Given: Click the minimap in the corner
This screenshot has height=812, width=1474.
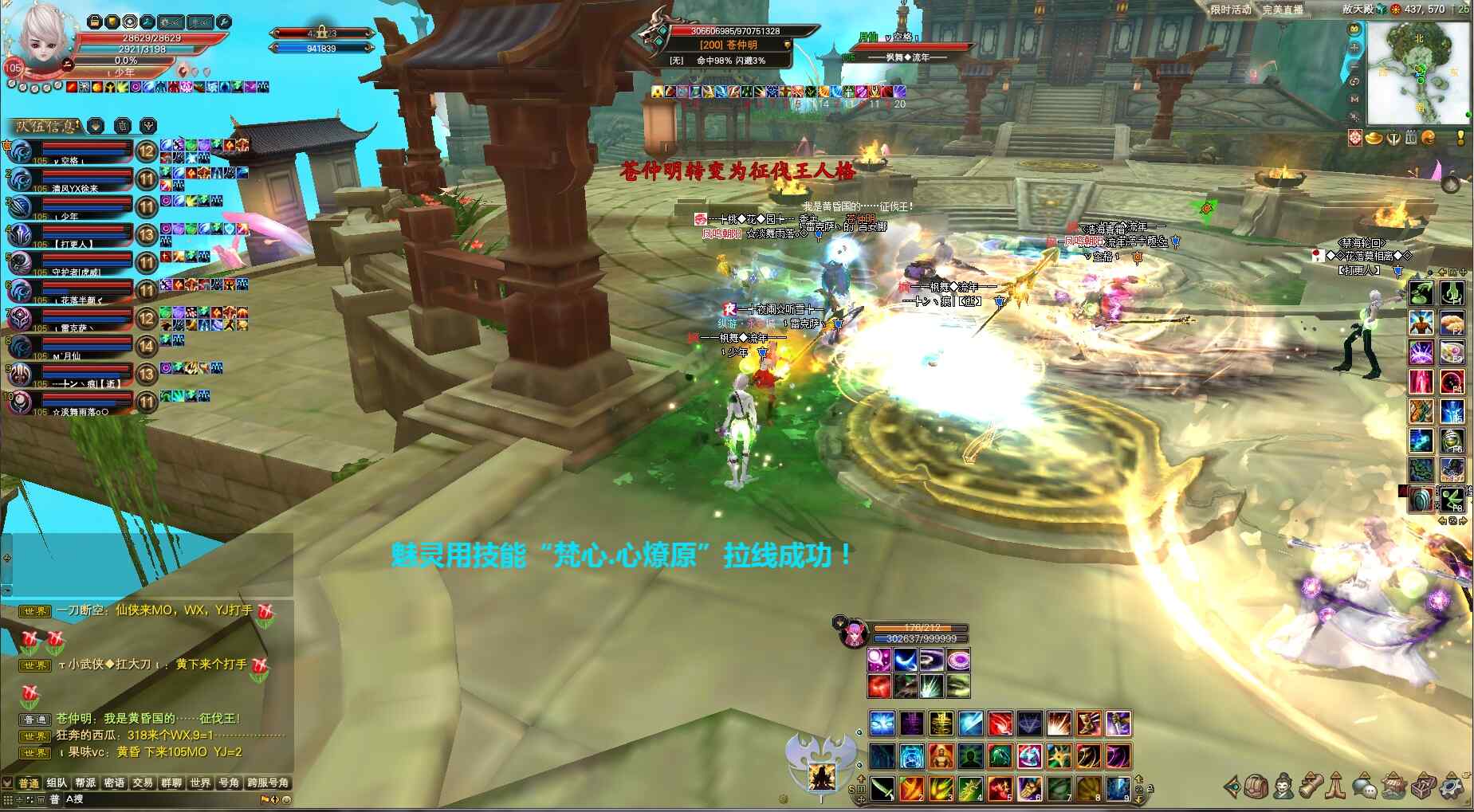Looking at the screenshot, I should 1419,72.
